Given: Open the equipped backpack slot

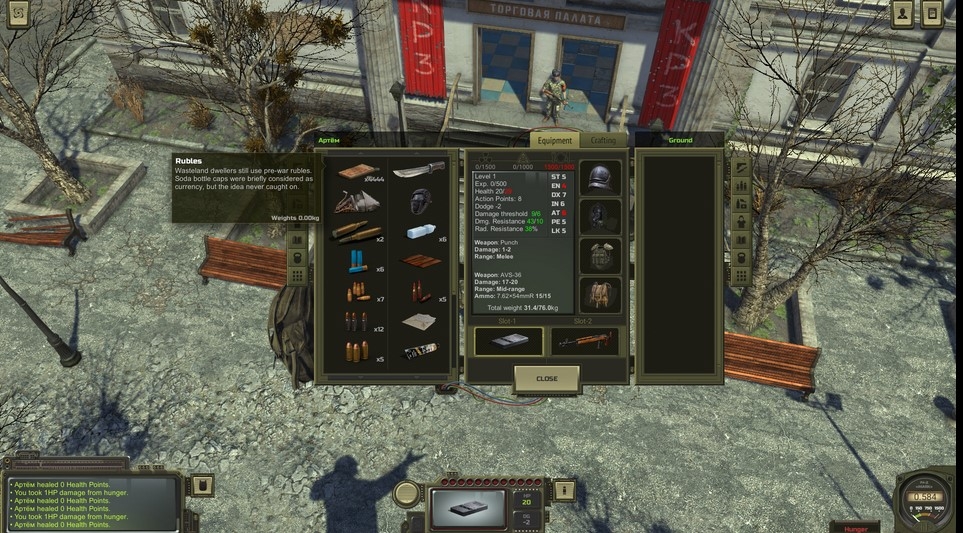Looking at the screenshot, I should [x=601, y=293].
